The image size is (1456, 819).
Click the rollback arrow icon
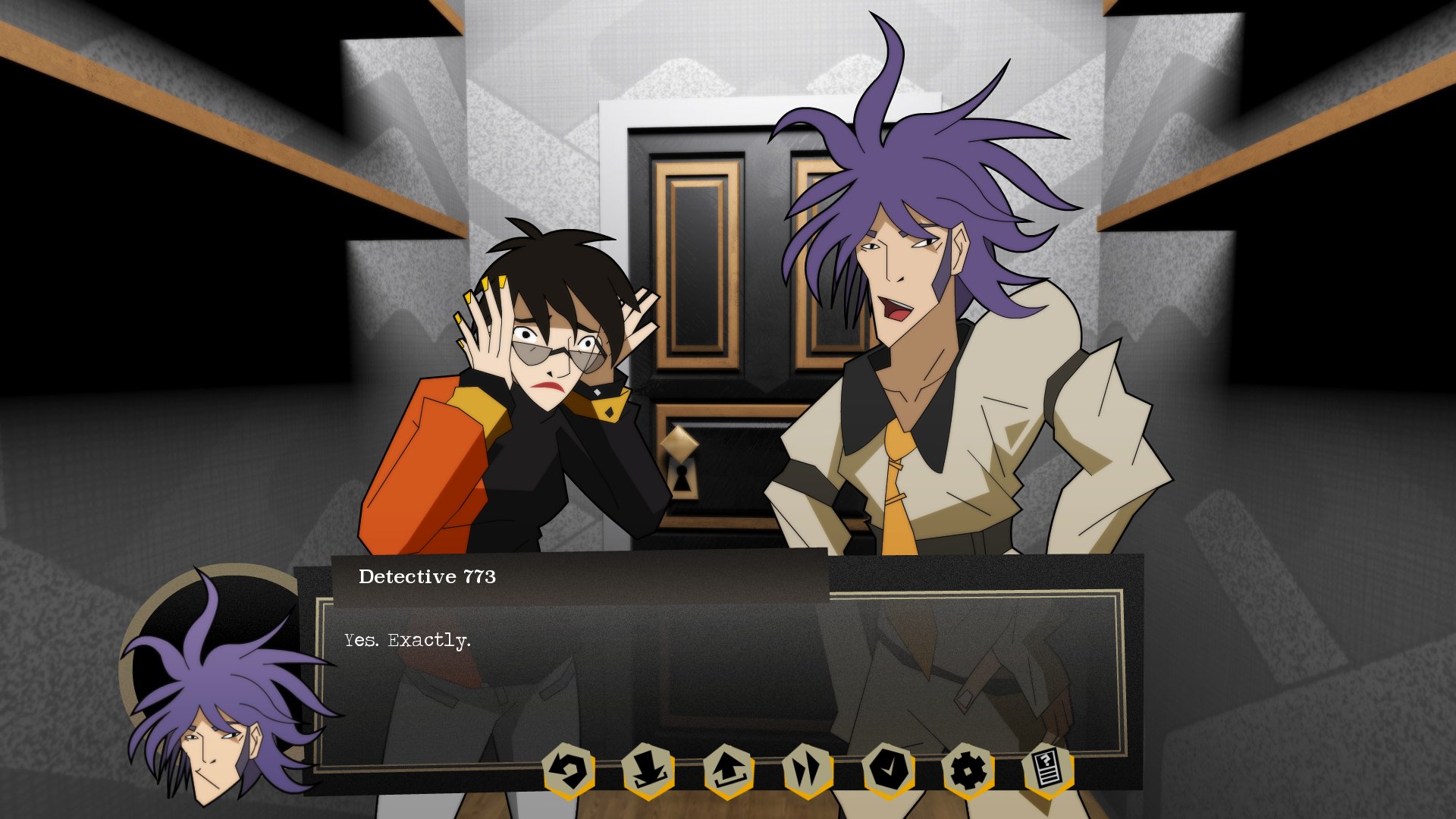(569, 771)
